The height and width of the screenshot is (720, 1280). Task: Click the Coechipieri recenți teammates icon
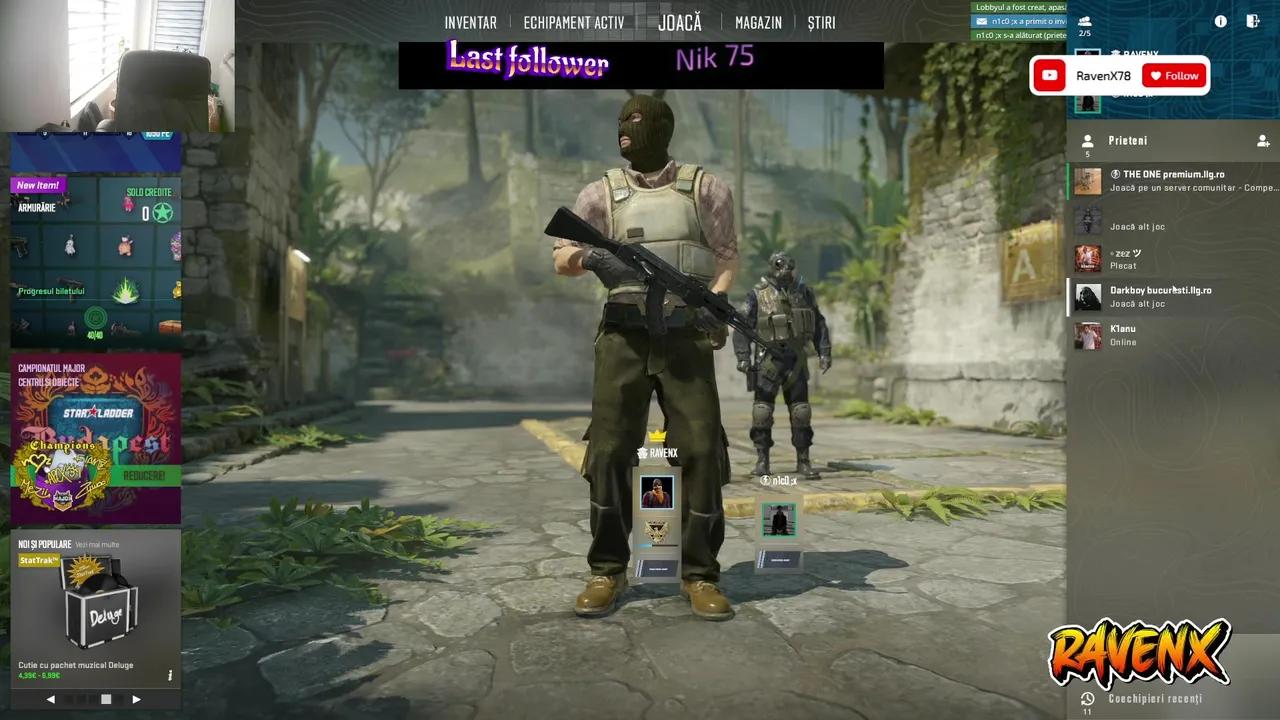coord(1087,698)
